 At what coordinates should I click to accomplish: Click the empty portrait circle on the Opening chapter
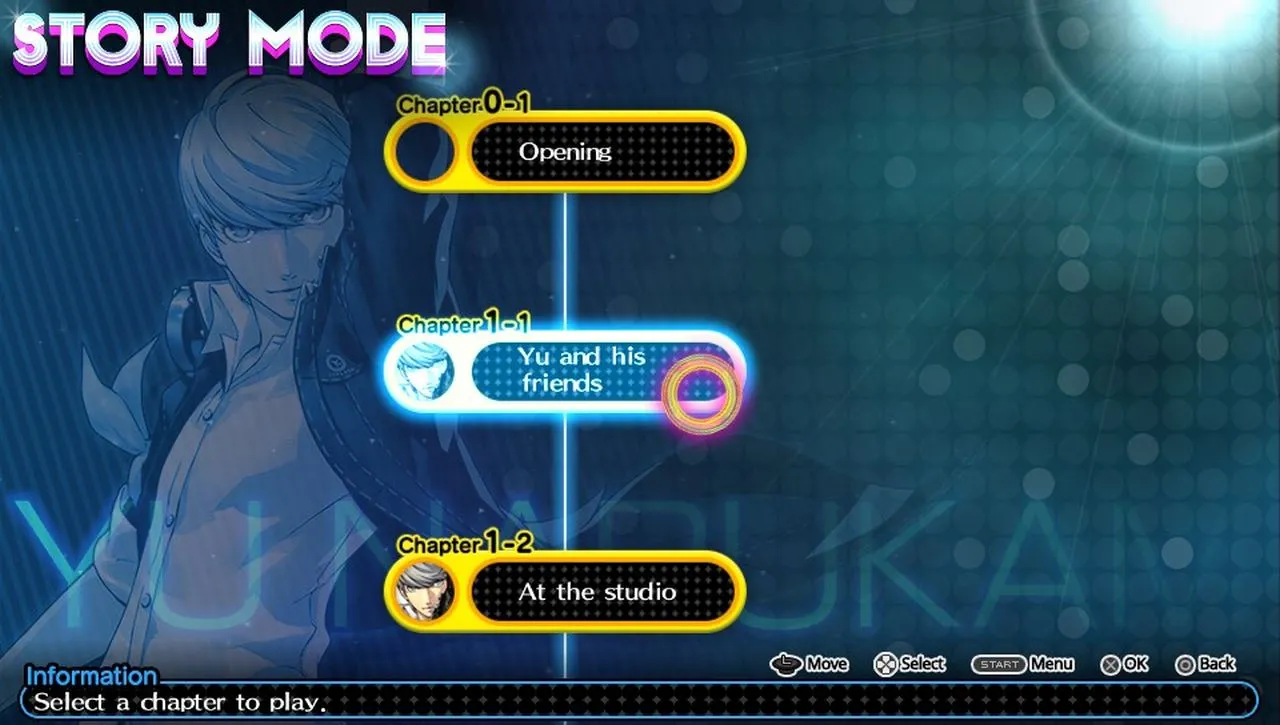coord(428,152)
